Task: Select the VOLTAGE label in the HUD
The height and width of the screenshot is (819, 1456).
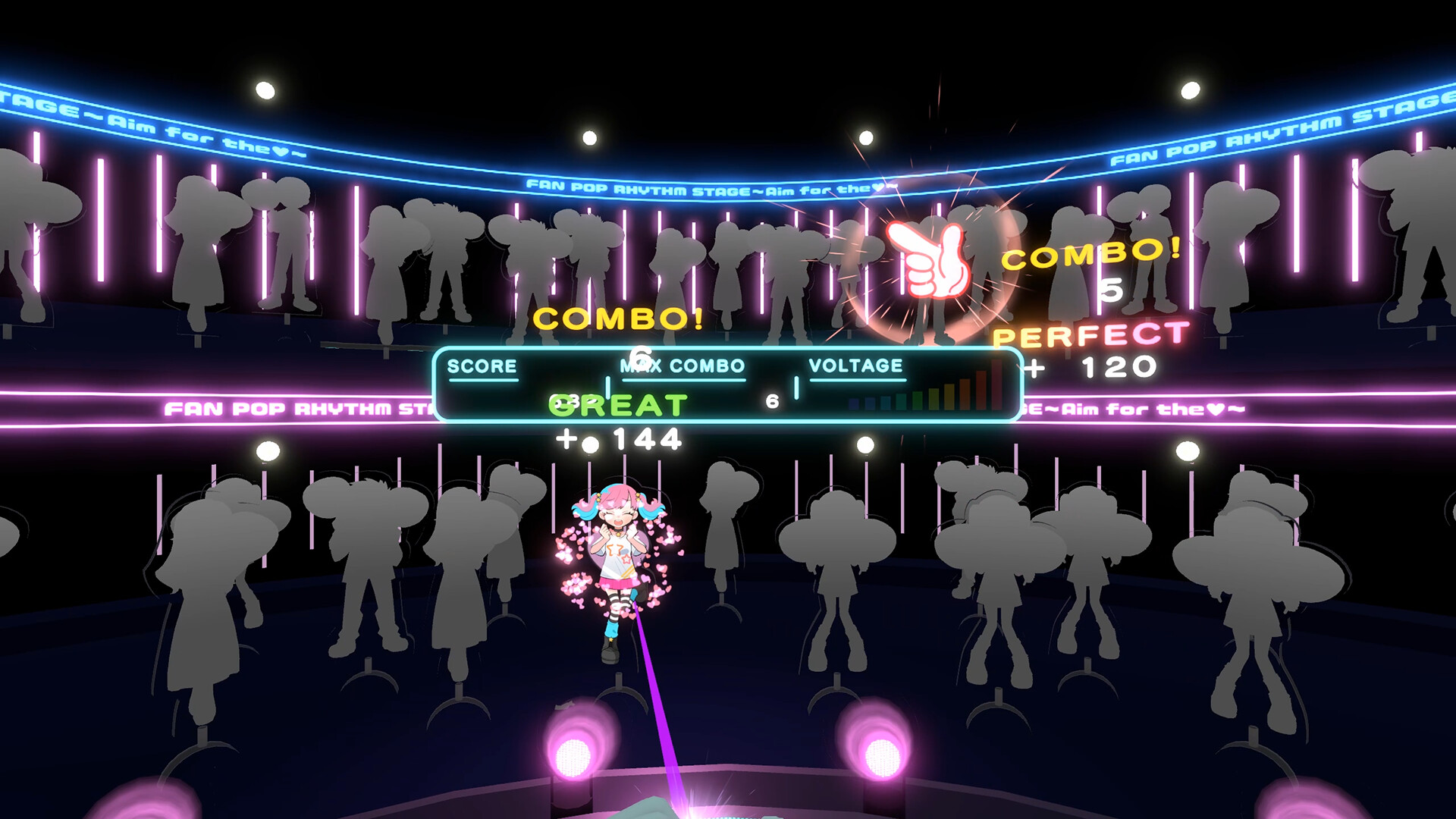Action: point(857,365)
